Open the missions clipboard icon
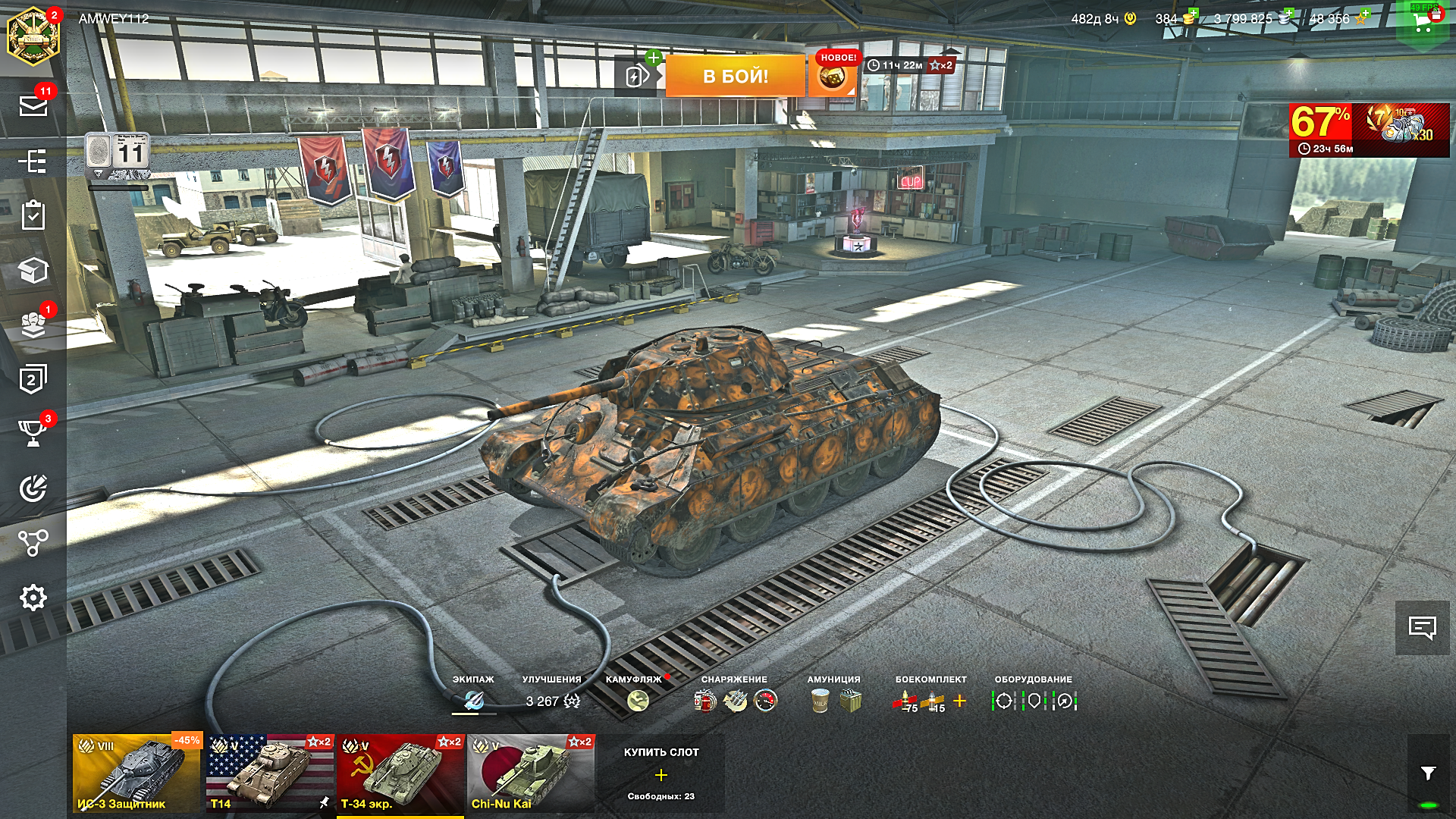Screen dimensions: 1456x819 tap(33, 215)
